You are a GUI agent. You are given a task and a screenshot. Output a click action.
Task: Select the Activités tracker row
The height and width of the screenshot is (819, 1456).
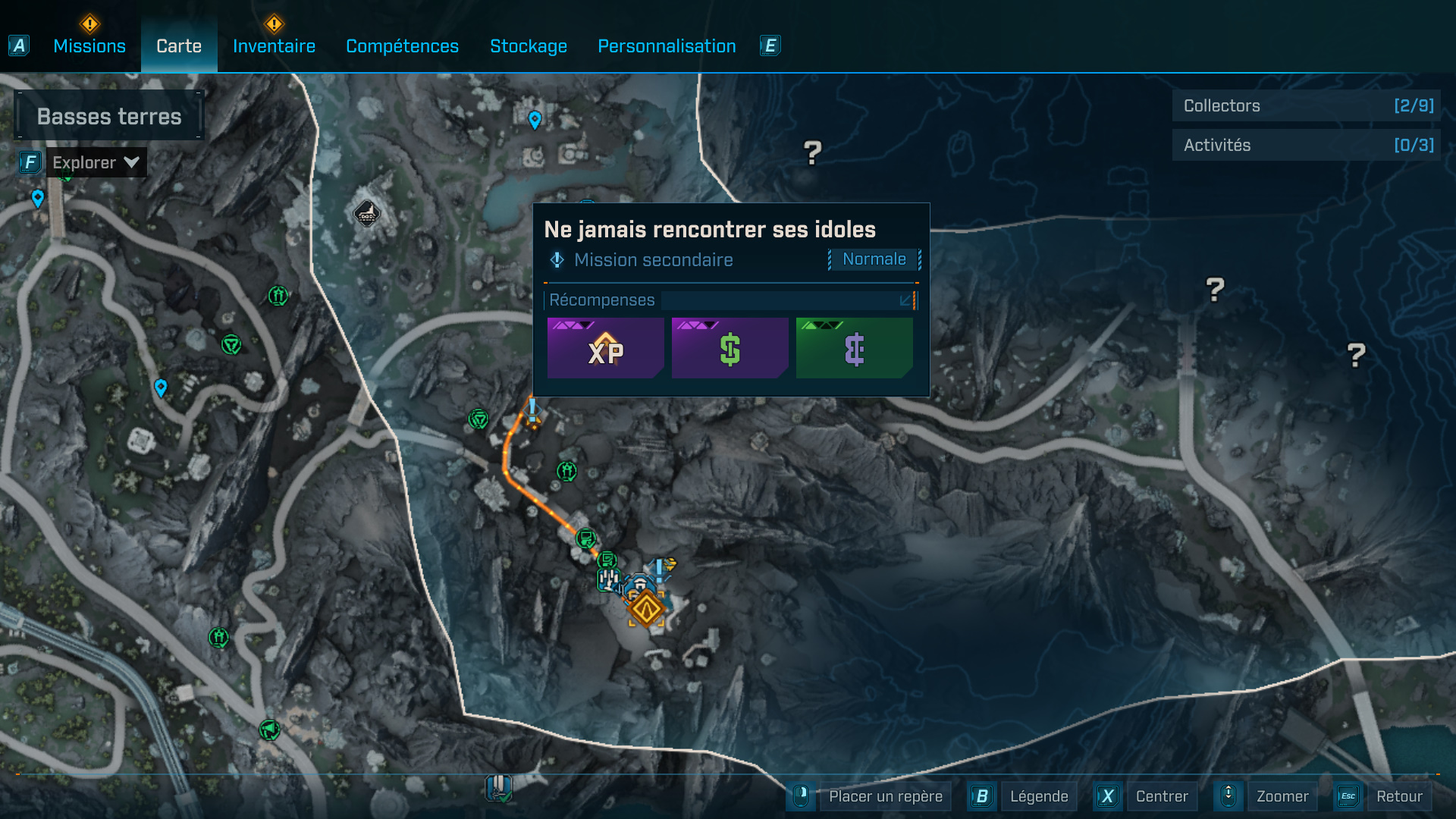(x=1307, y=145)
